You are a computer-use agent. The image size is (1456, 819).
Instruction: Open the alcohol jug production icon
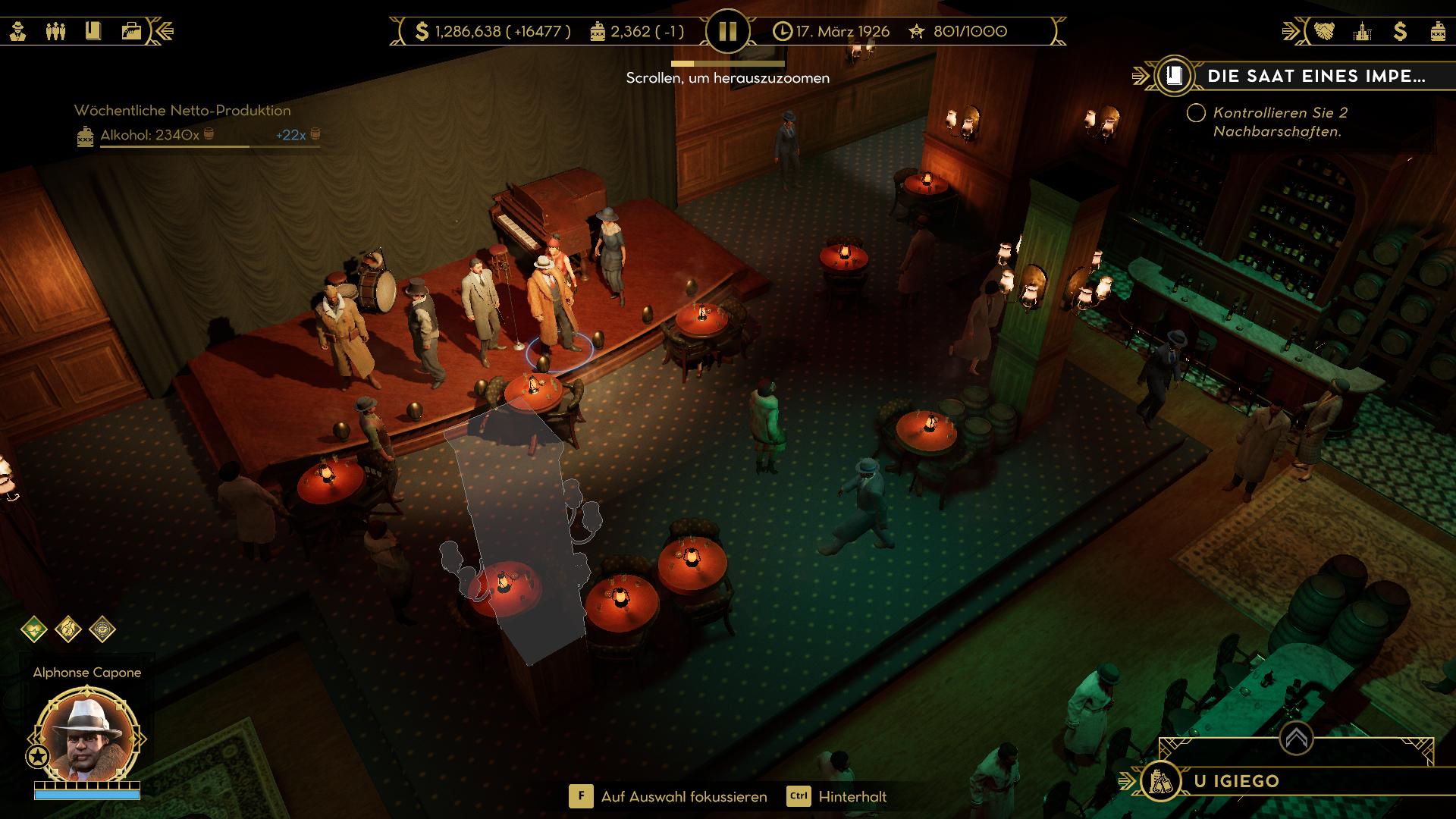[x=1438, y=31]
